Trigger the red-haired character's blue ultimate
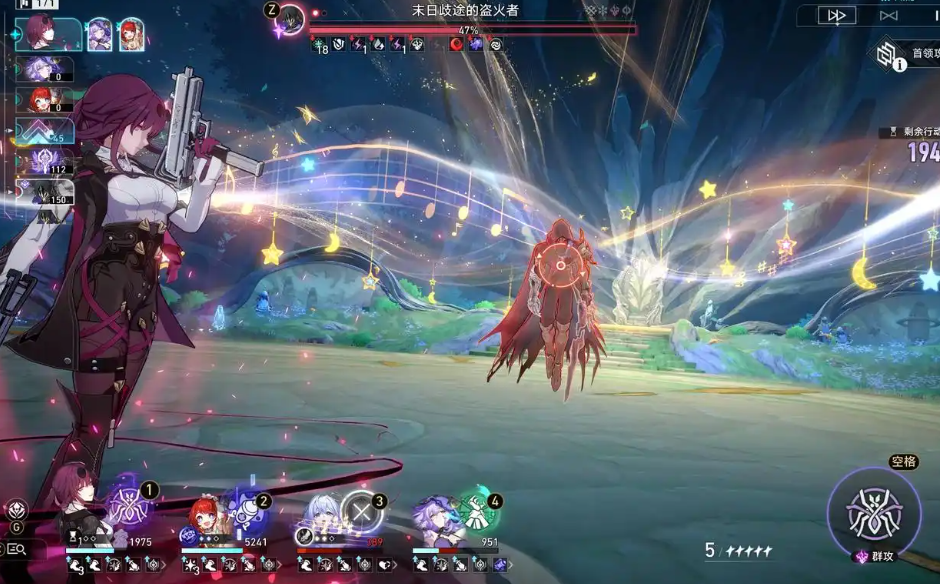The image size is (940, 584). [244, 509]
